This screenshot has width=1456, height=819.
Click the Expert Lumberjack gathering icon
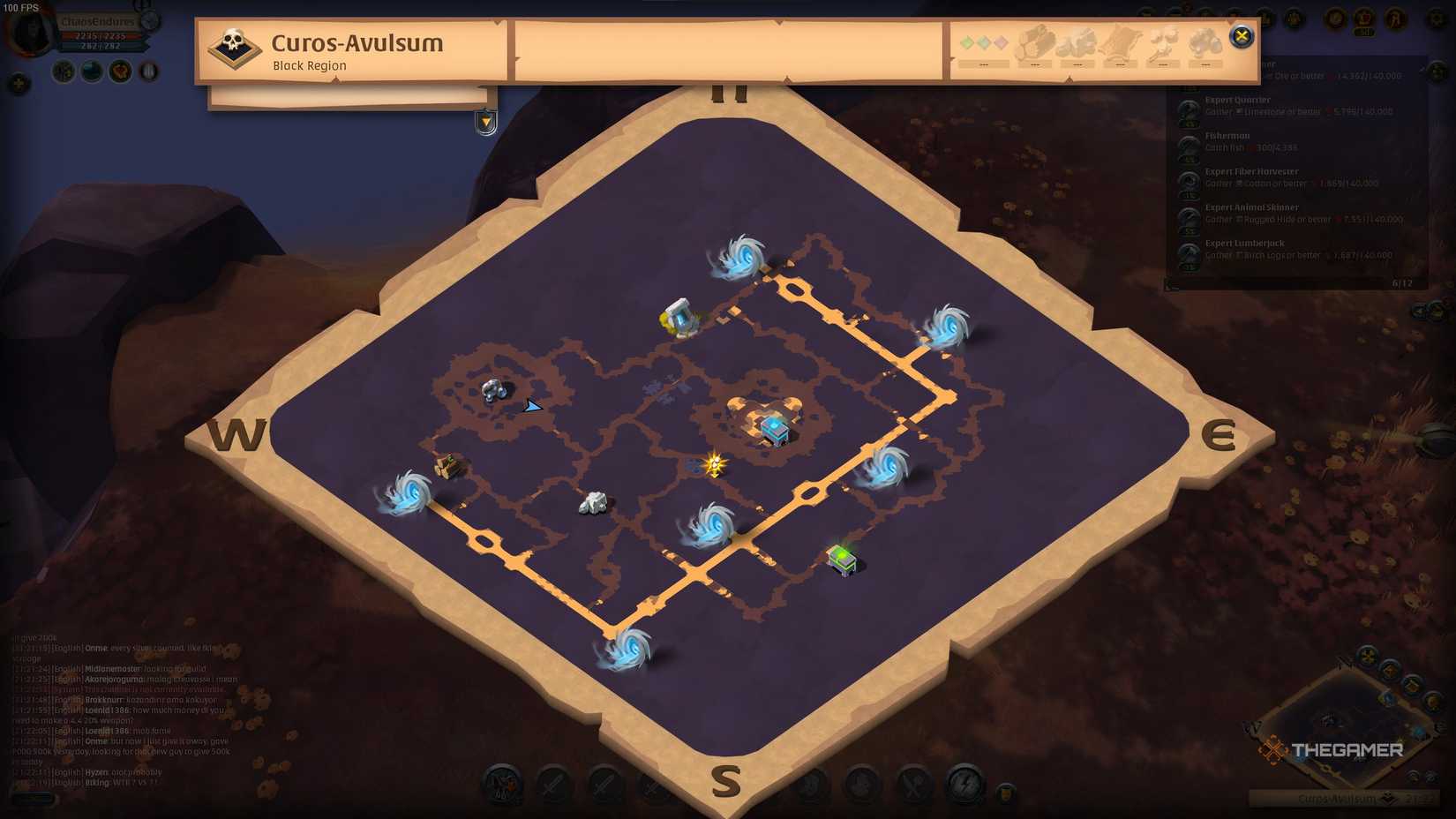tap(1190, 252)
